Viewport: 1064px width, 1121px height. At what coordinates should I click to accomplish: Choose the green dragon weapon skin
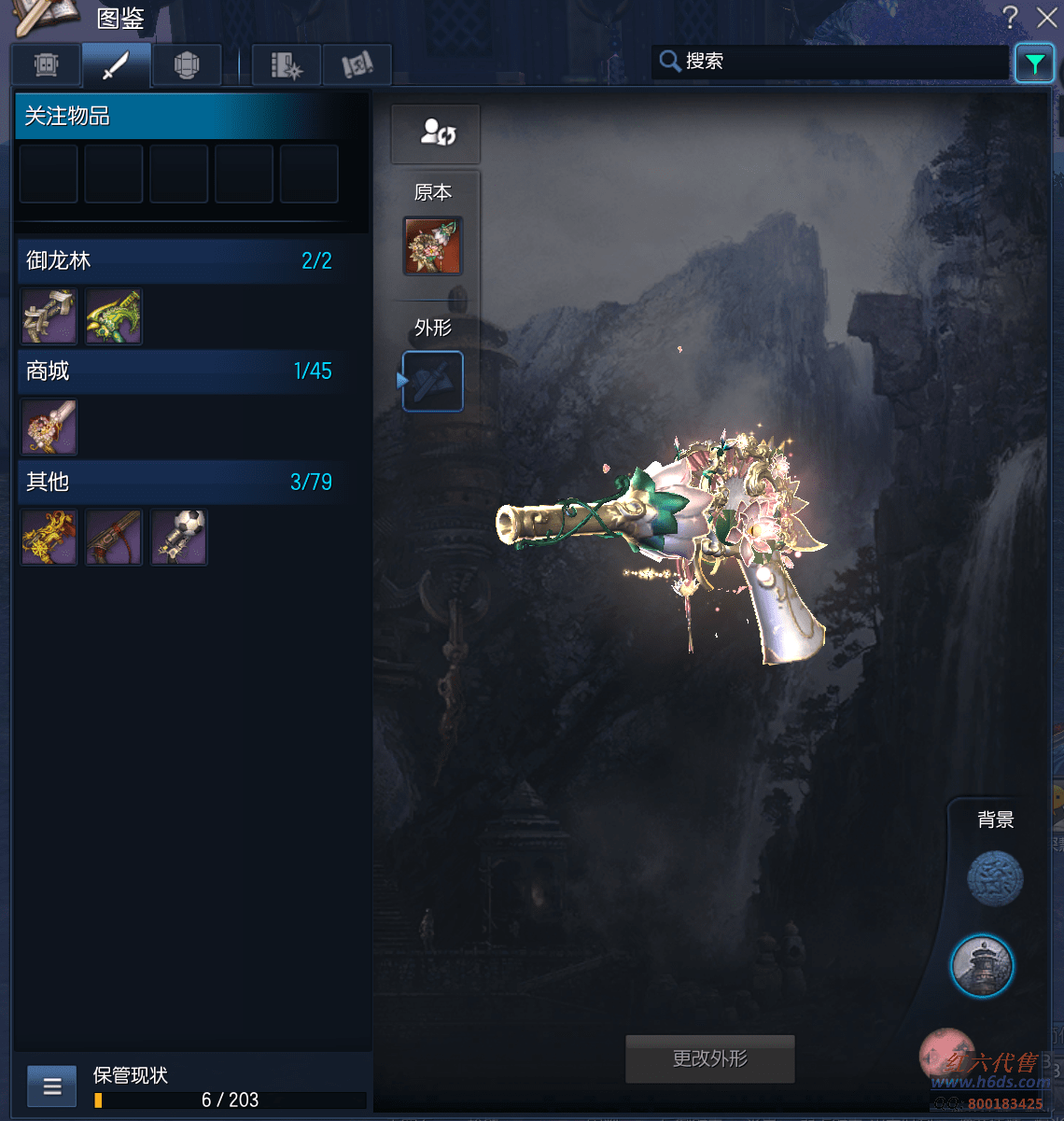pos(114,317)
